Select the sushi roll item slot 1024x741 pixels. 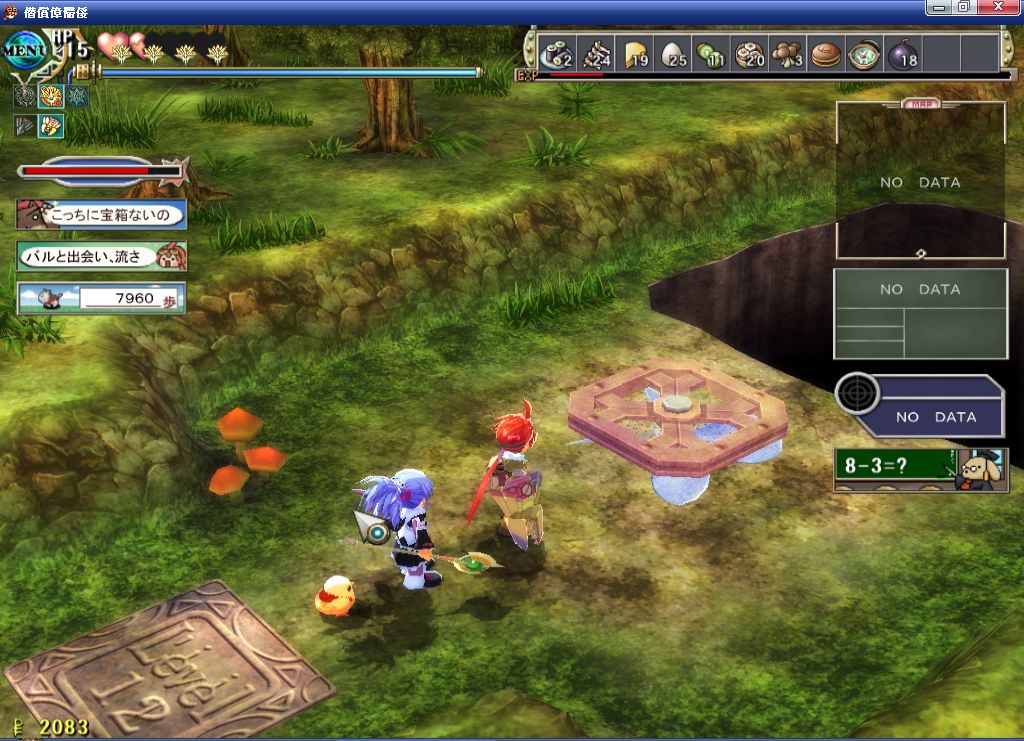click(x=555, y=54)
